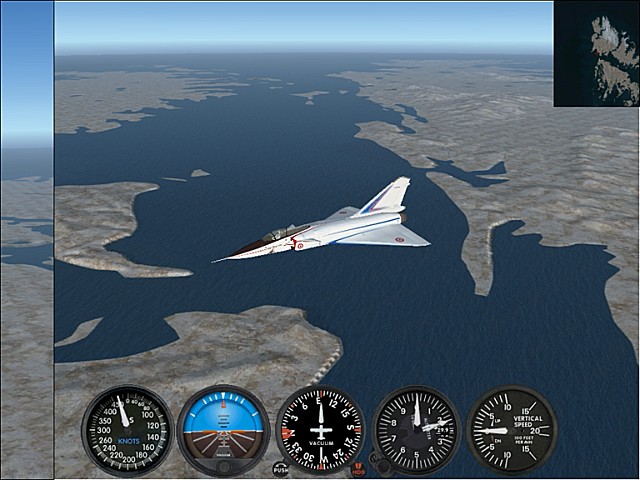The width and height of the screenshot is (640, 480).
Task: Click the vertical speed indicator gauge
Action: pyautogui.click(x=511, y=430)
